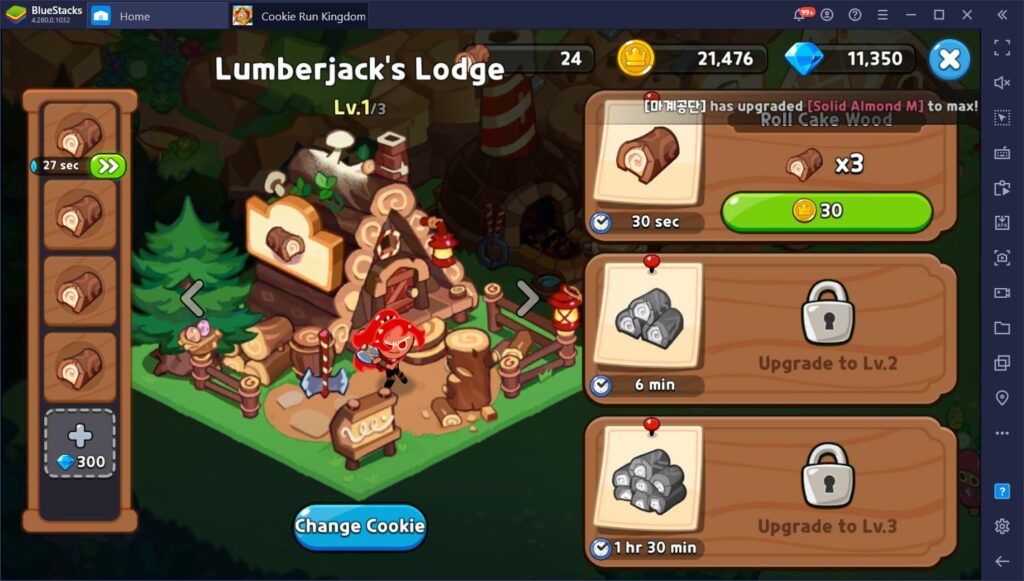Go to previous building with left arrow
This screenshot has height=581, width=1024.
(x=192, y=297)
